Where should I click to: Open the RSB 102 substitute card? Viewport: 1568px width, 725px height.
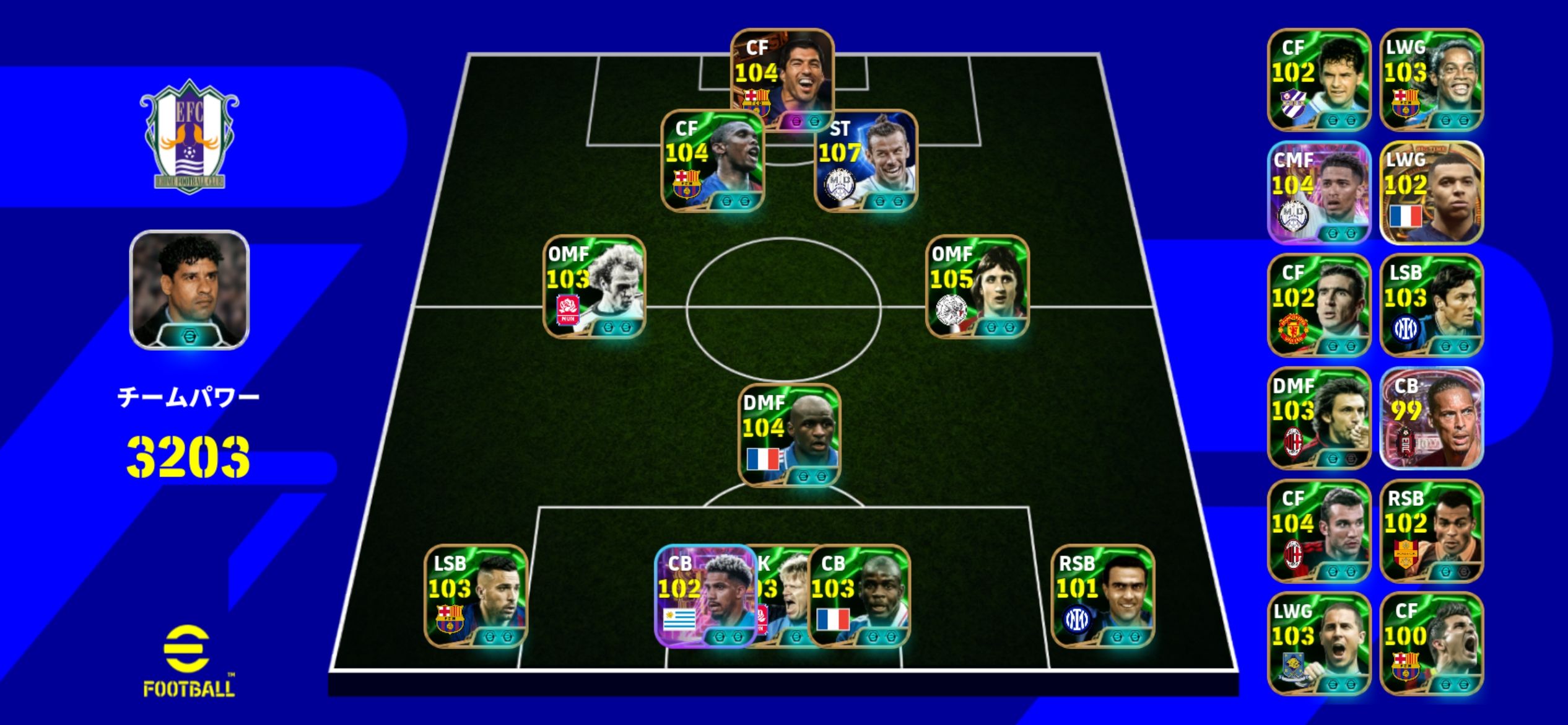[1432, 531]
